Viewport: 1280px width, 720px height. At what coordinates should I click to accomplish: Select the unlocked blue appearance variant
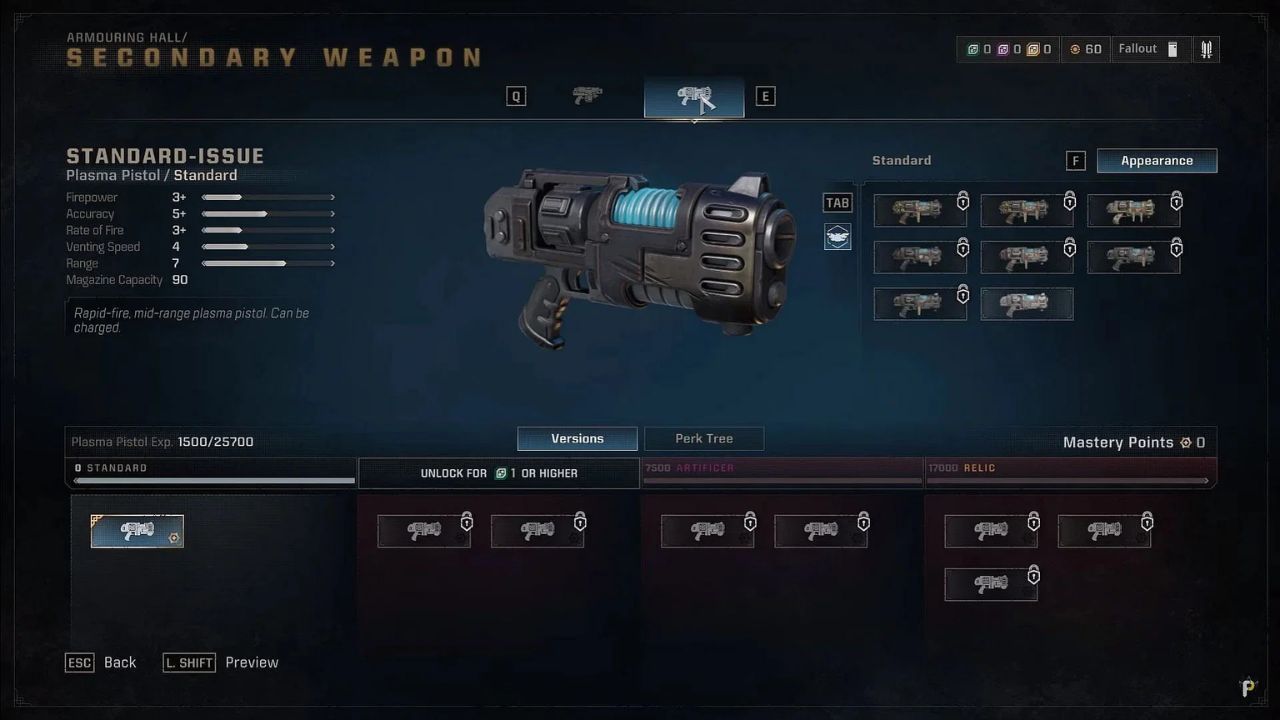point(1026,304)
